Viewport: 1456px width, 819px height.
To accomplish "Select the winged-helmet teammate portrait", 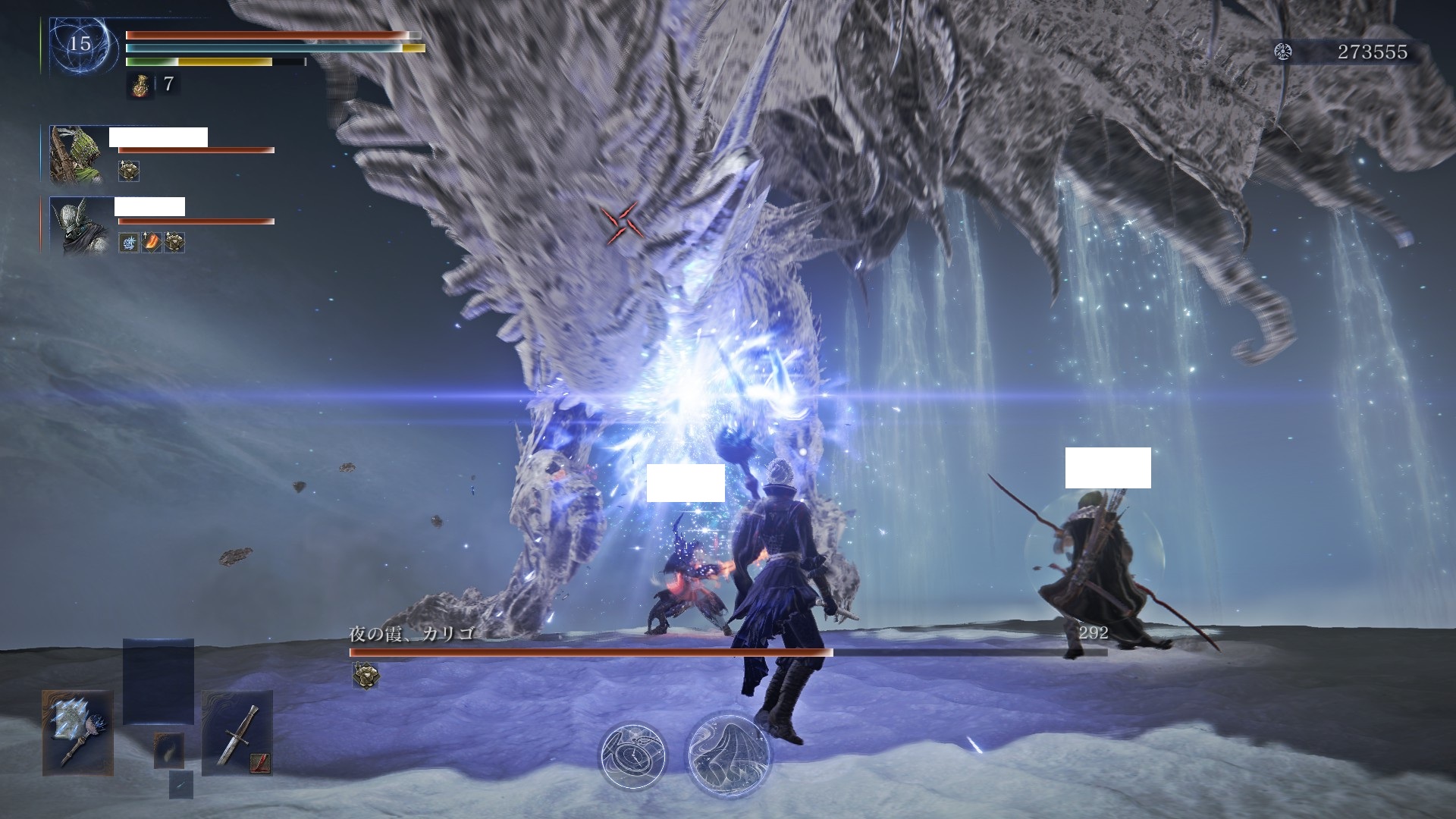I will [x=77, y=225].
